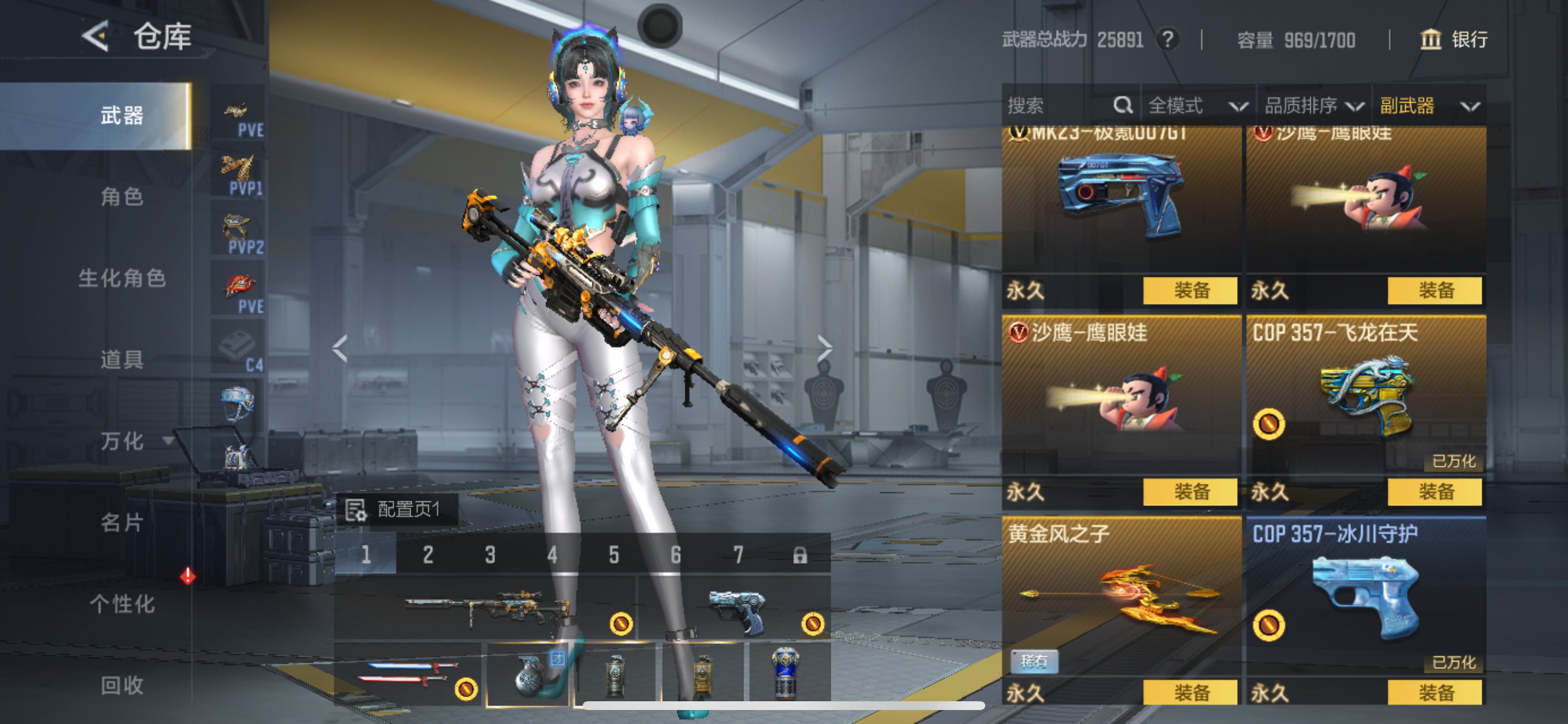Click the search magnifier icon
This screenshot has width=1568, height=724.
[x=1122, y=105]
